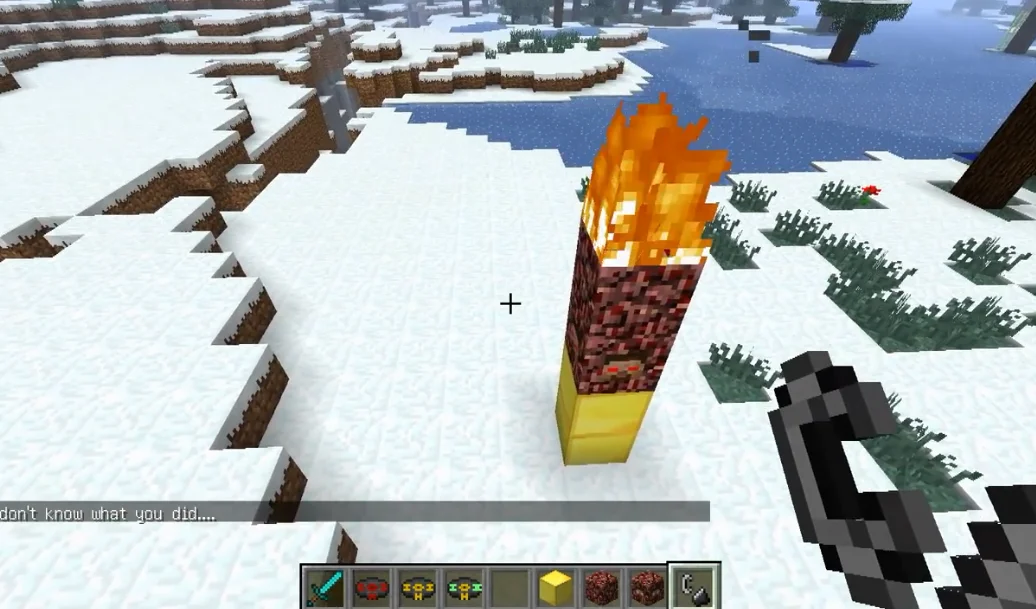Click the flint and steel slot
The image size is (1036, 609).
pyautogui.click(x=693, y=588)
